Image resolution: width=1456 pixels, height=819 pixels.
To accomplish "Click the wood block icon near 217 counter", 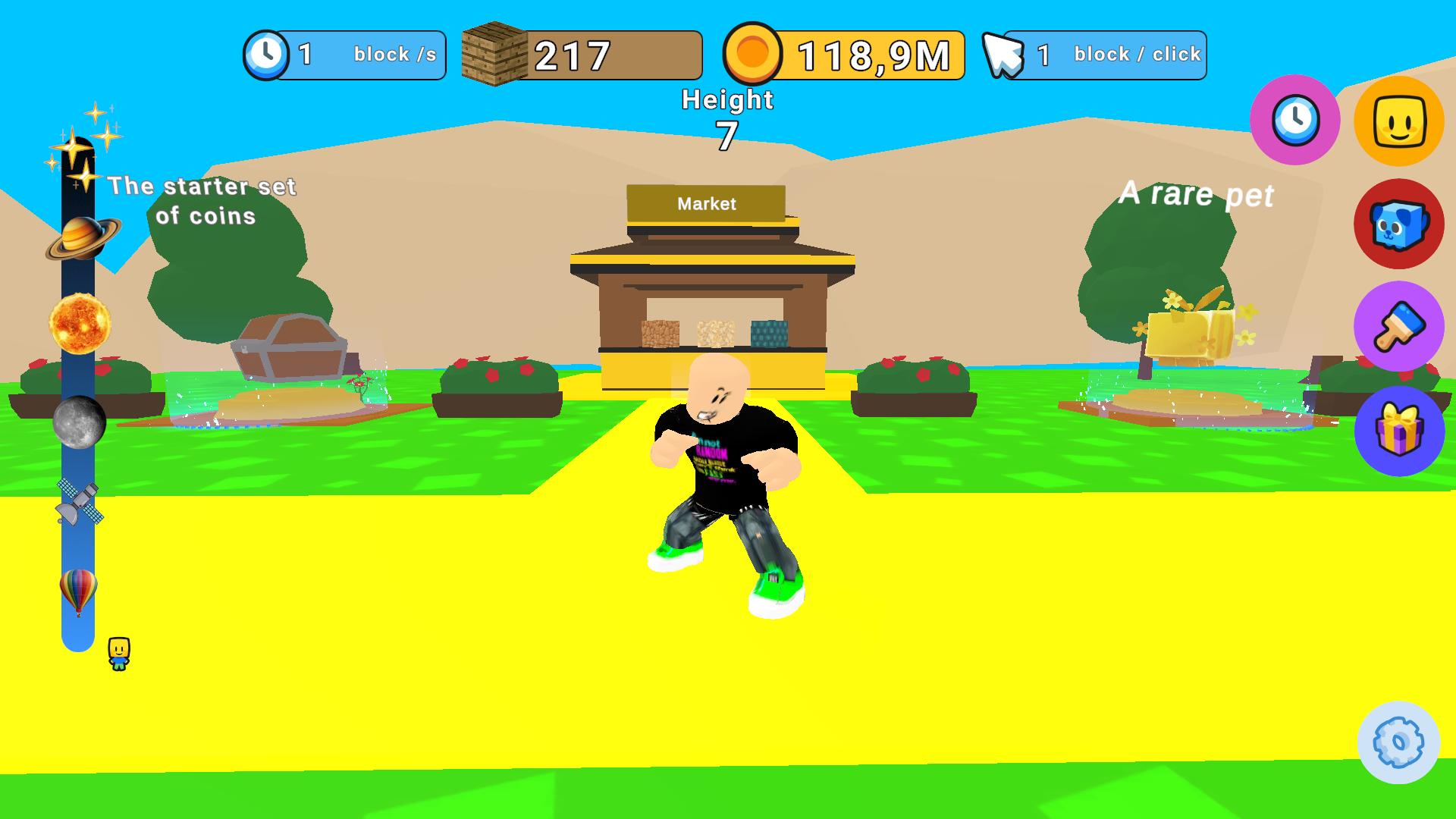I will [x=494, y=54].
